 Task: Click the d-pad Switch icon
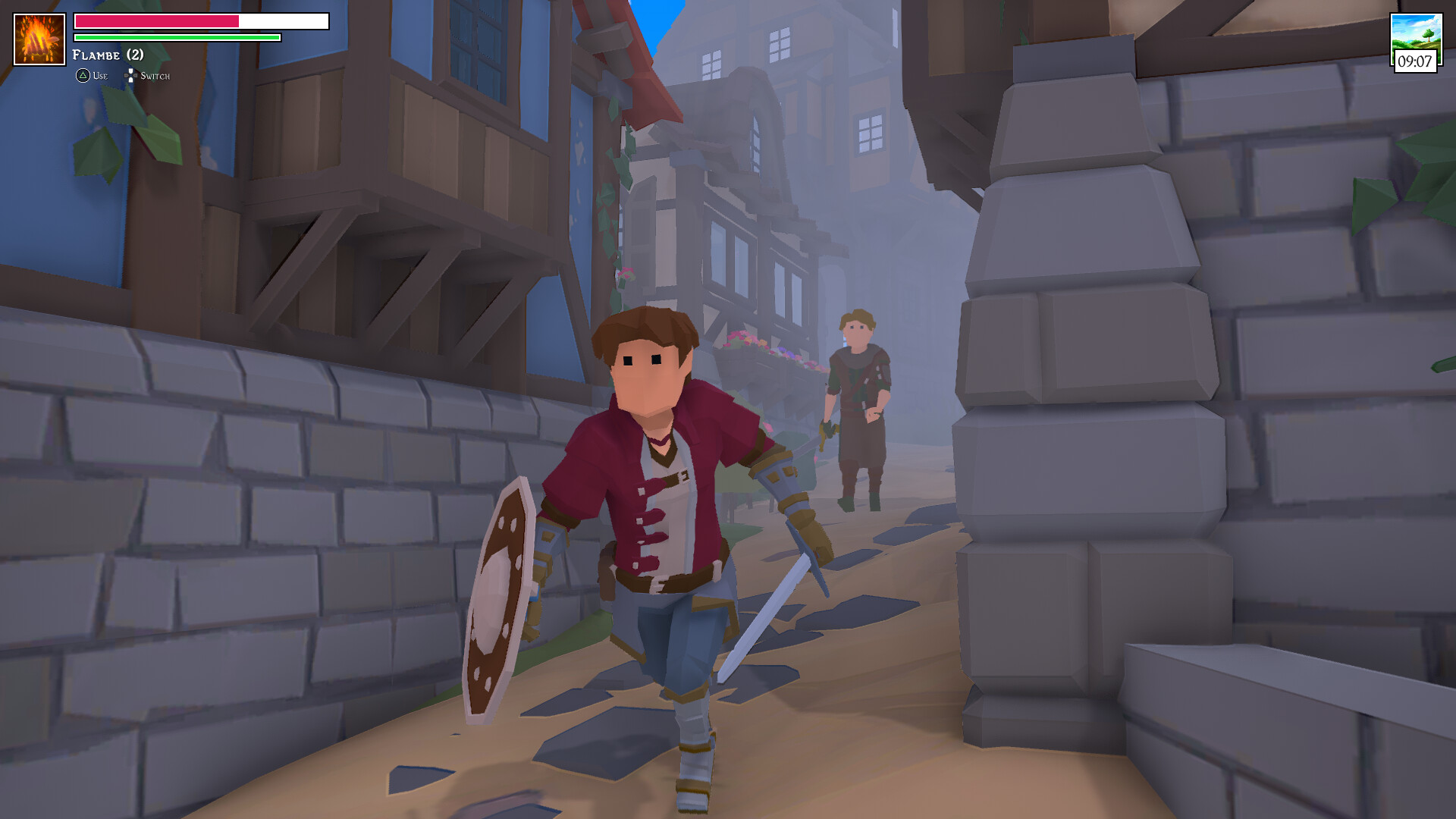point(130,76)
